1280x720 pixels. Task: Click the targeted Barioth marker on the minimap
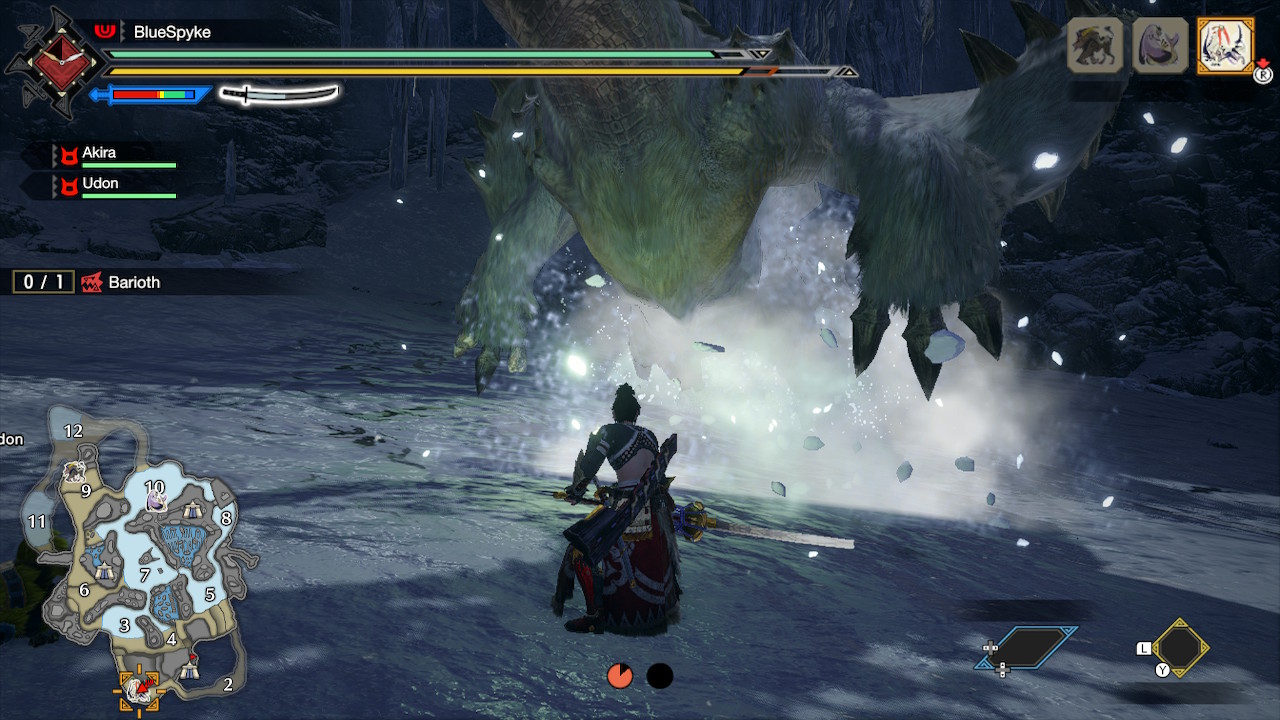tap(139, 687)
